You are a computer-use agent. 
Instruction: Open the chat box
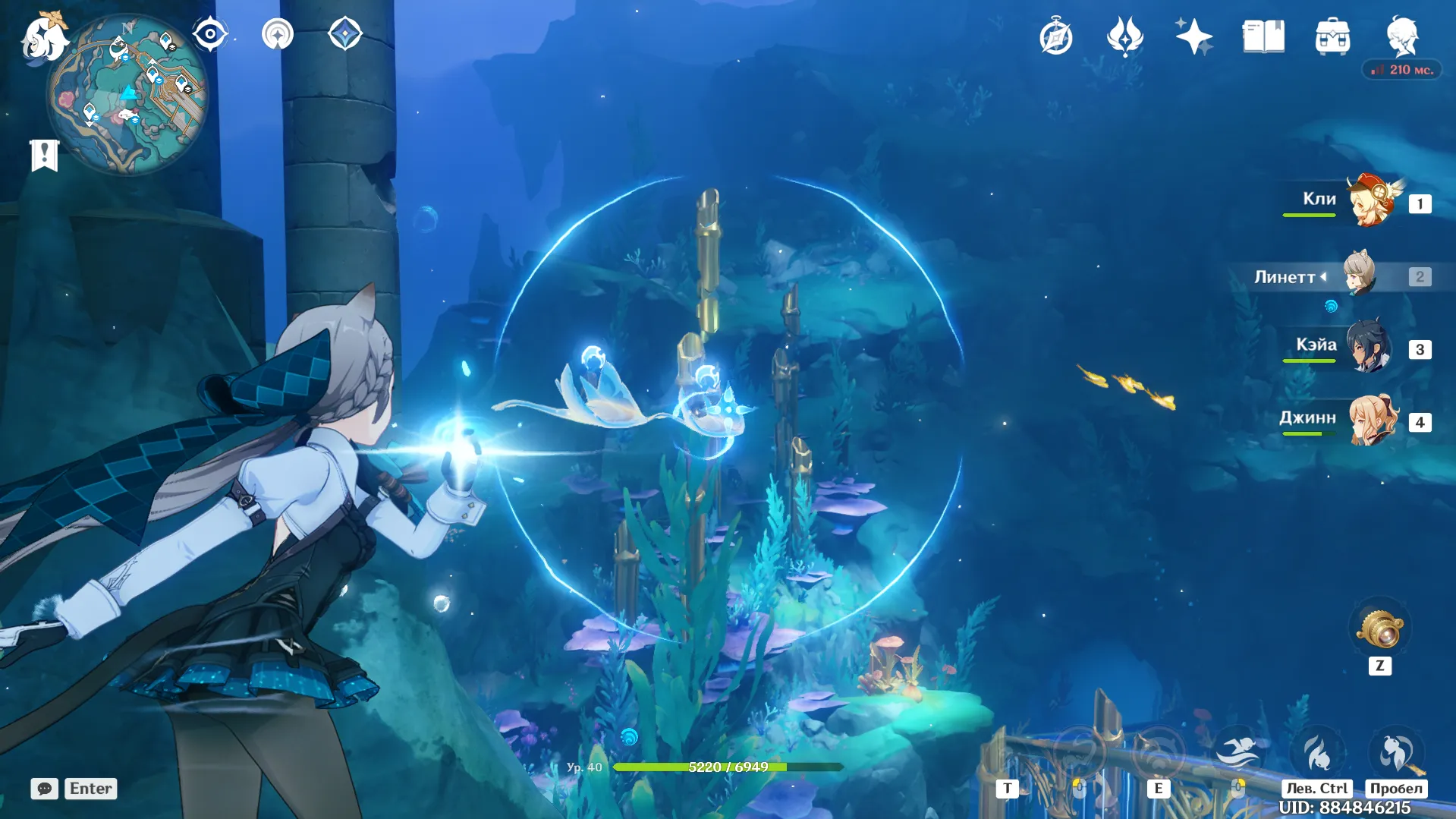tap(45, 789)
